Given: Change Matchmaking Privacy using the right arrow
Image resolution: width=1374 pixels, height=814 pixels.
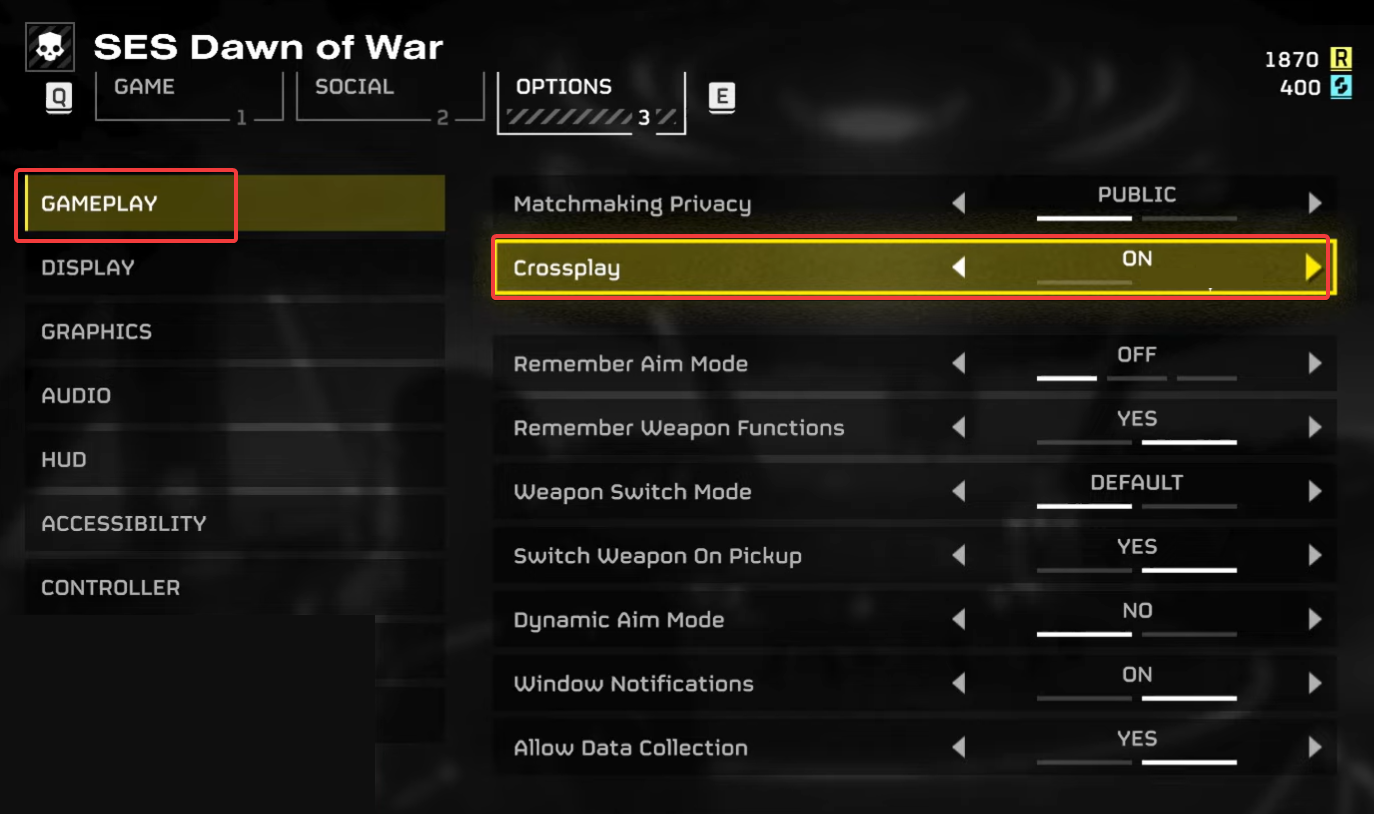Looking at the screenshot, I should [1313, 203].
